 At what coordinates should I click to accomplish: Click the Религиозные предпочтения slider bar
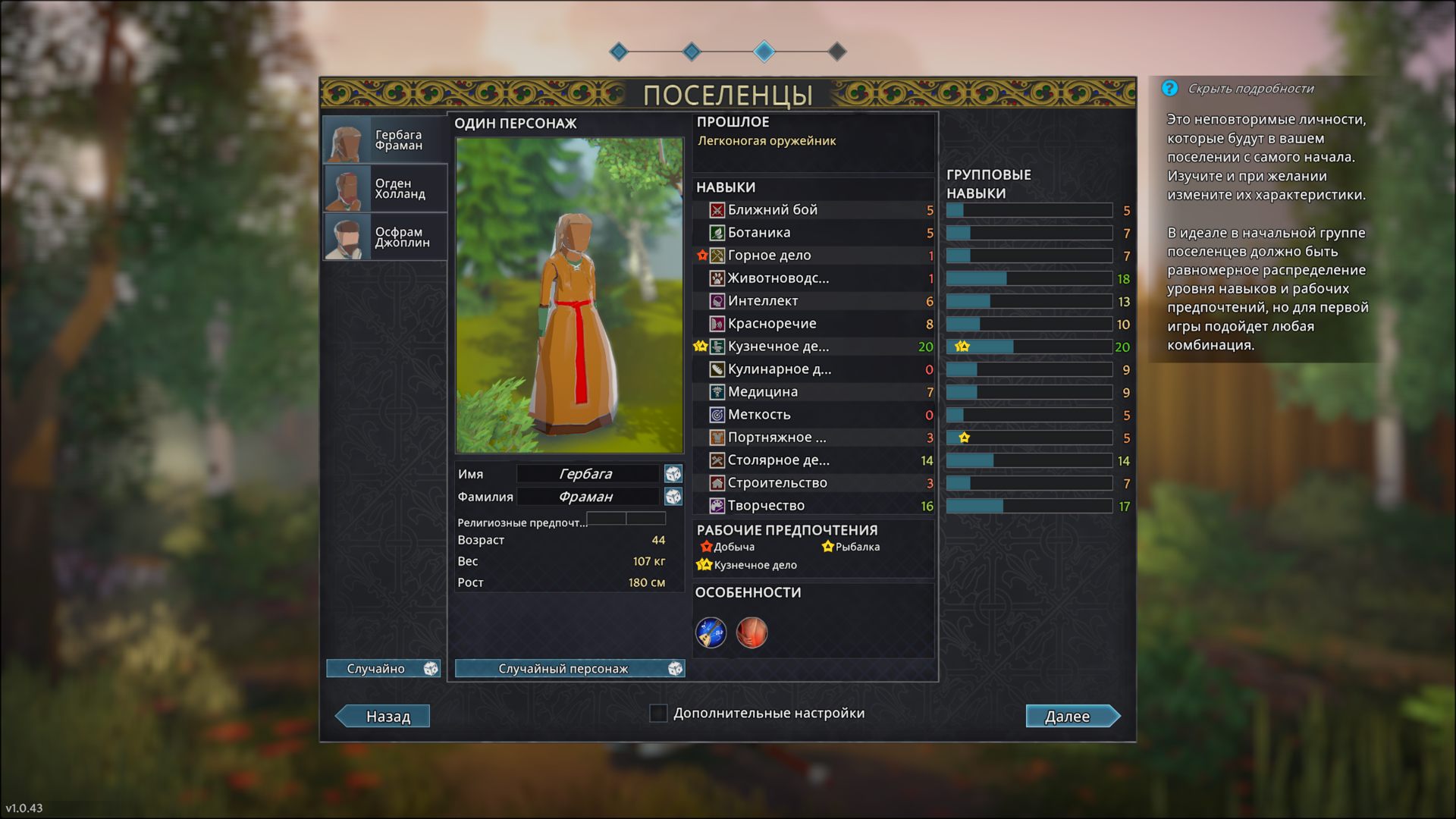point(626,519)
